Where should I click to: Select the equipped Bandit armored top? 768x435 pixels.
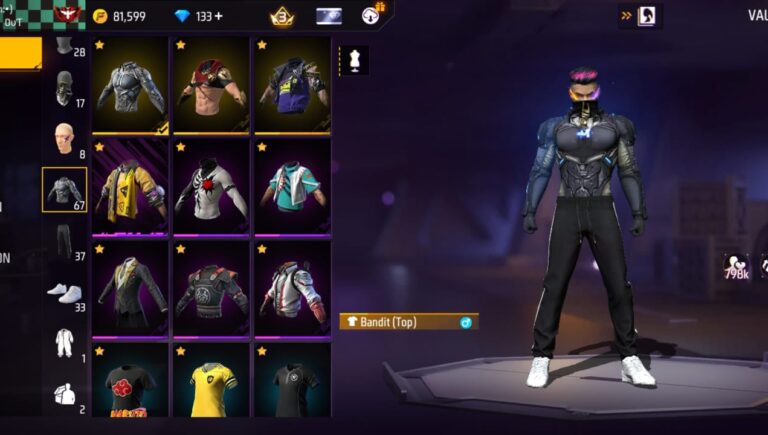131,86
